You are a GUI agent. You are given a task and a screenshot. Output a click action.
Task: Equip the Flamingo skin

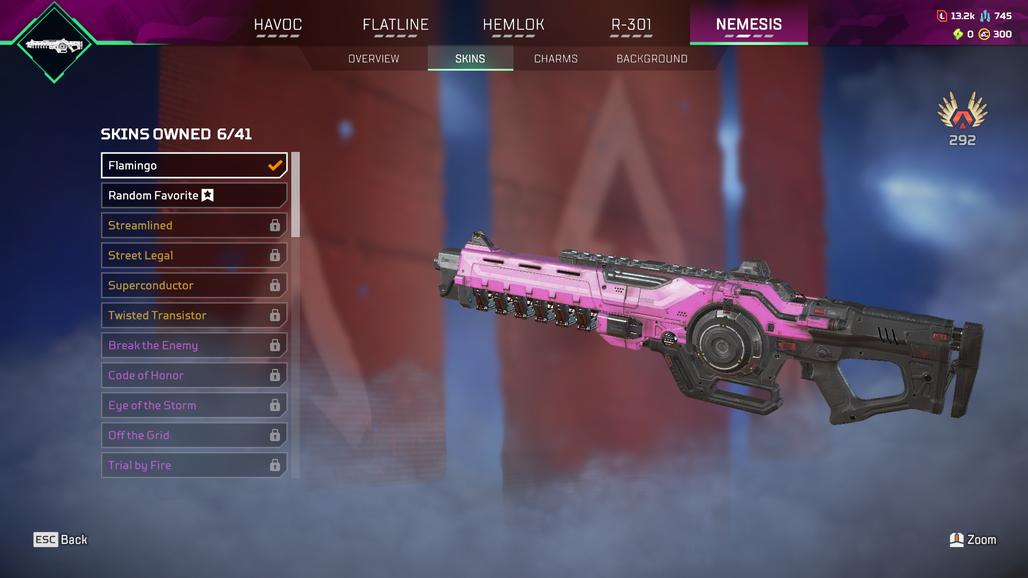click(x=194, y=165)
